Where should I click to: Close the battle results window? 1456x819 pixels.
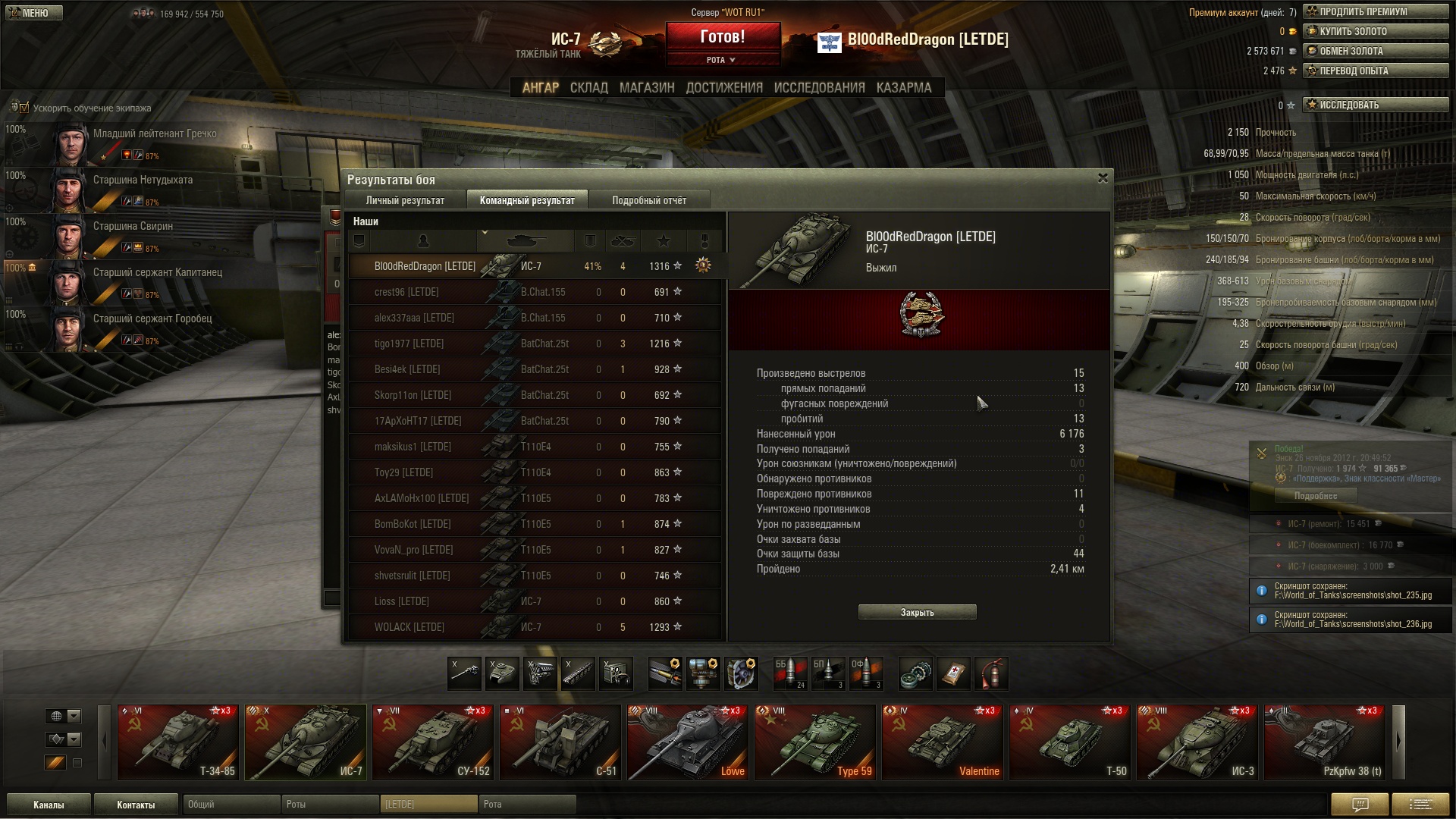1103,178
